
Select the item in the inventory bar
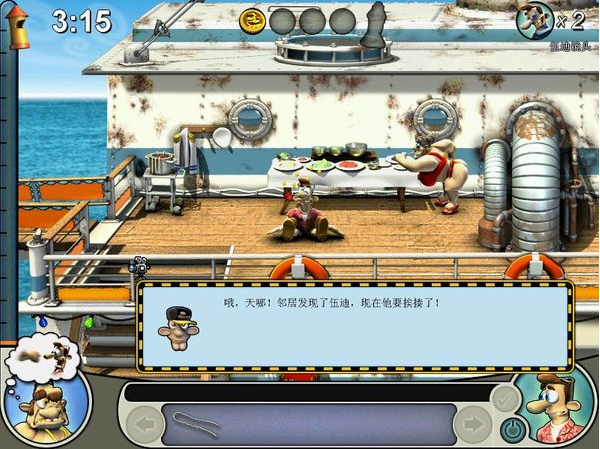196,422
